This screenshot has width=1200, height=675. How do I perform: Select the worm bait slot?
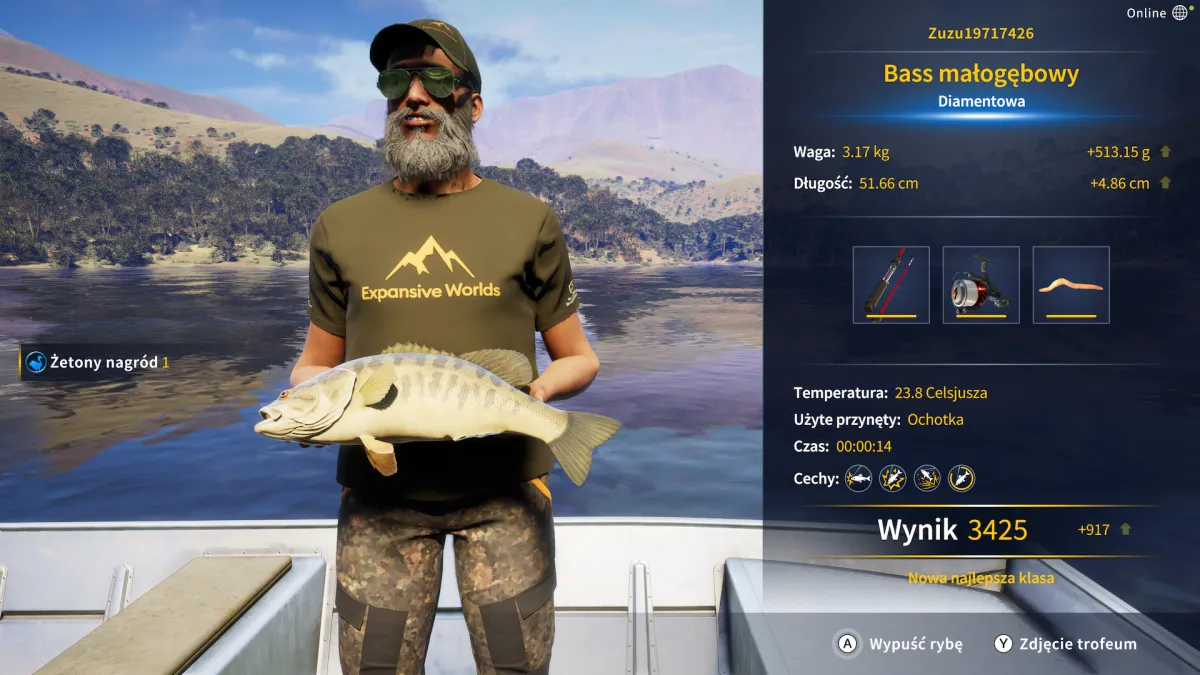(1071, 285)
